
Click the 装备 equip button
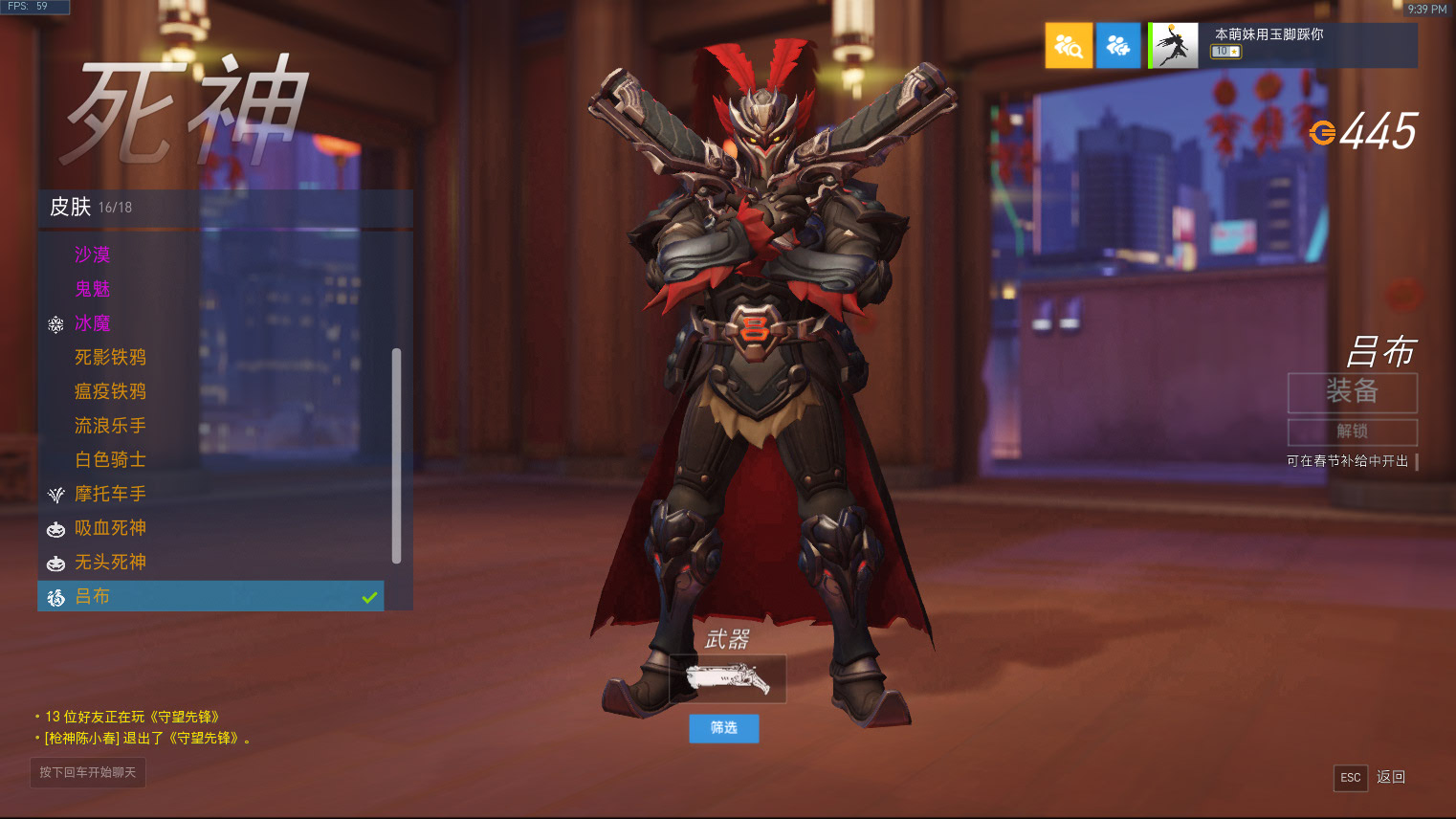click(x=1352, y=392)
